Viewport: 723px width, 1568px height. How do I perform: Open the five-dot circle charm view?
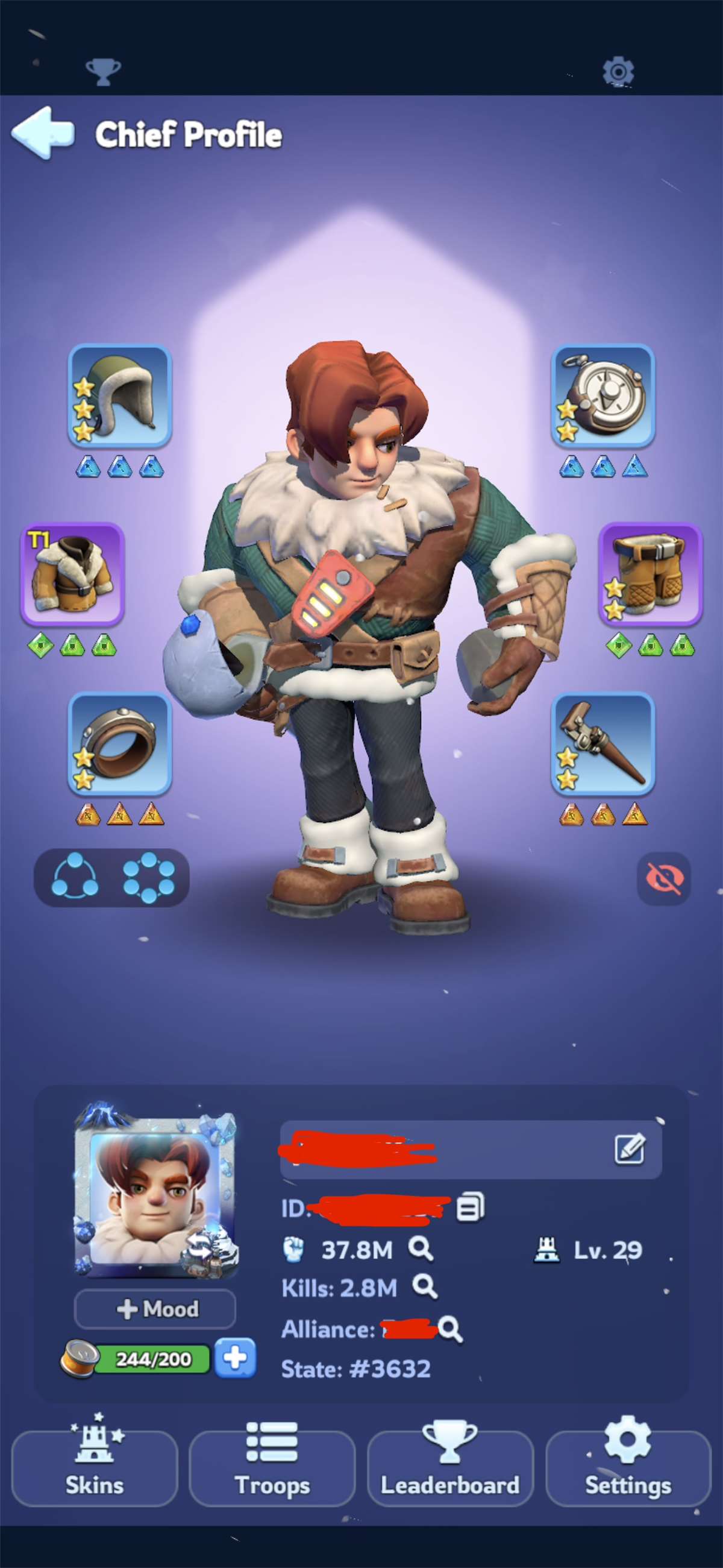click(148, 877)
